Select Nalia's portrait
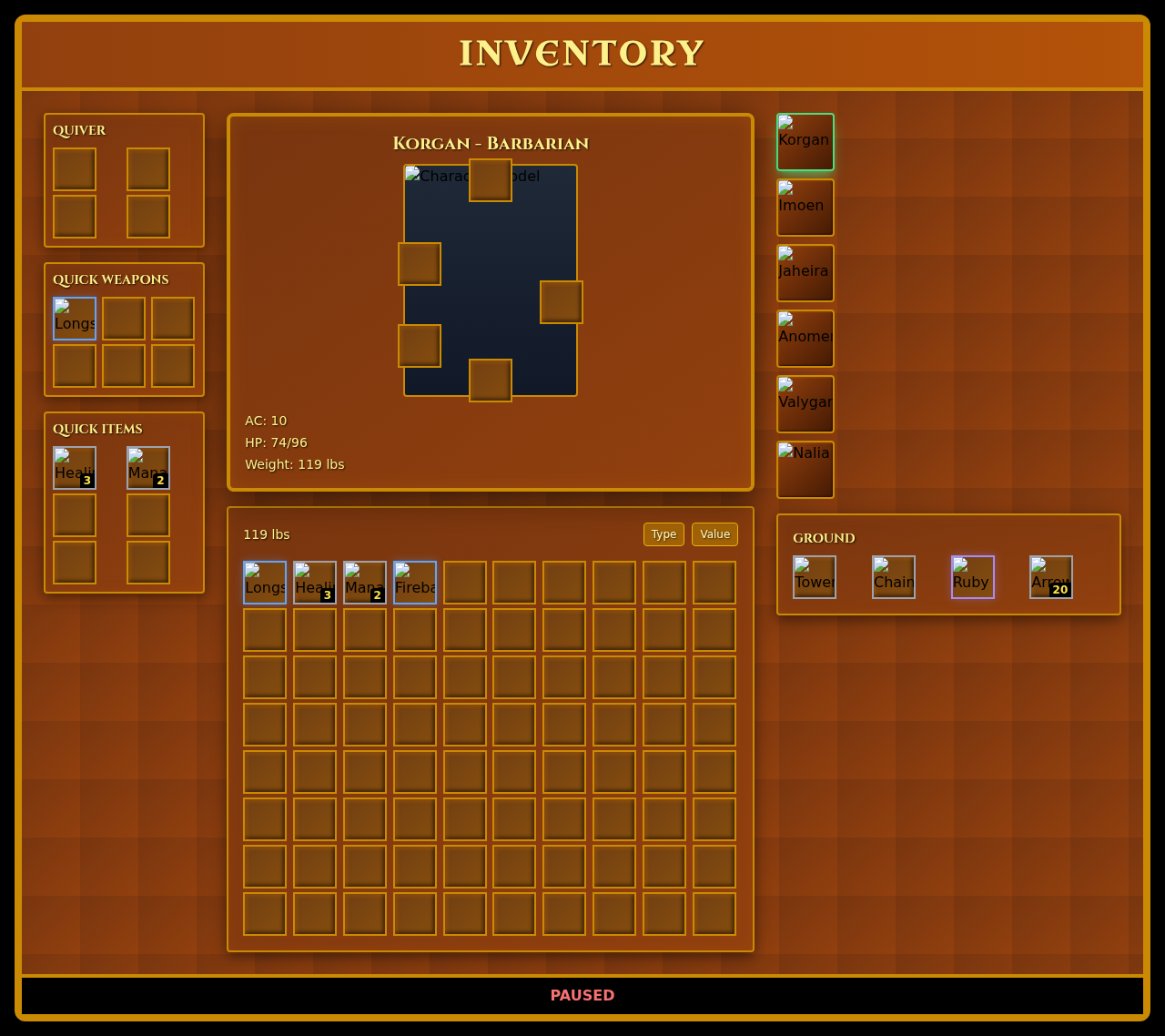The width and height of the screenshot is (1165, 1036). (x=805, y=469)
